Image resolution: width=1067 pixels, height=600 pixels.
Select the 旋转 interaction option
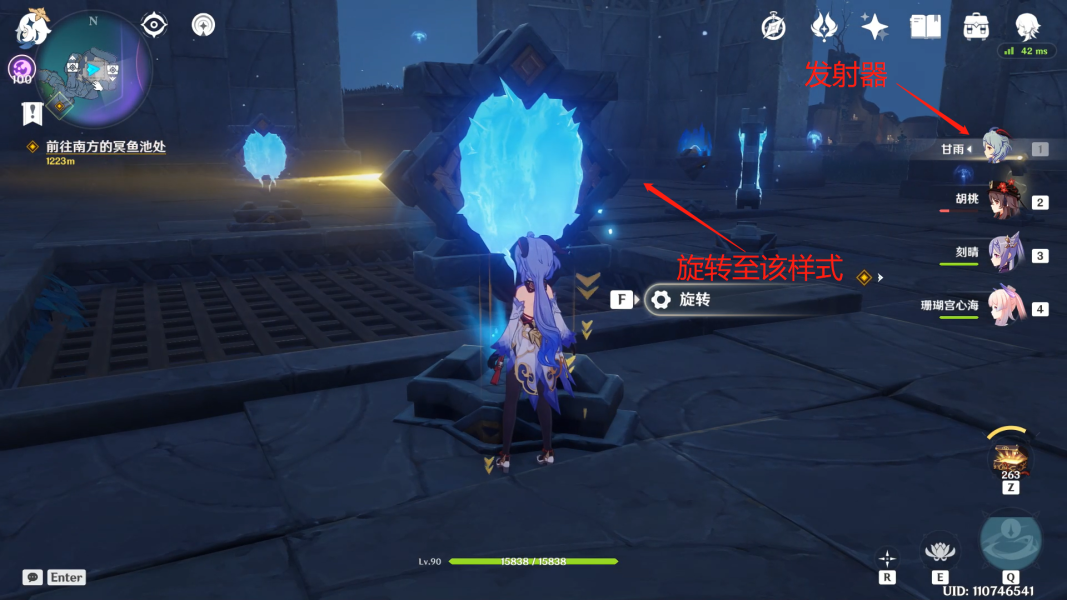coord(693,299)
